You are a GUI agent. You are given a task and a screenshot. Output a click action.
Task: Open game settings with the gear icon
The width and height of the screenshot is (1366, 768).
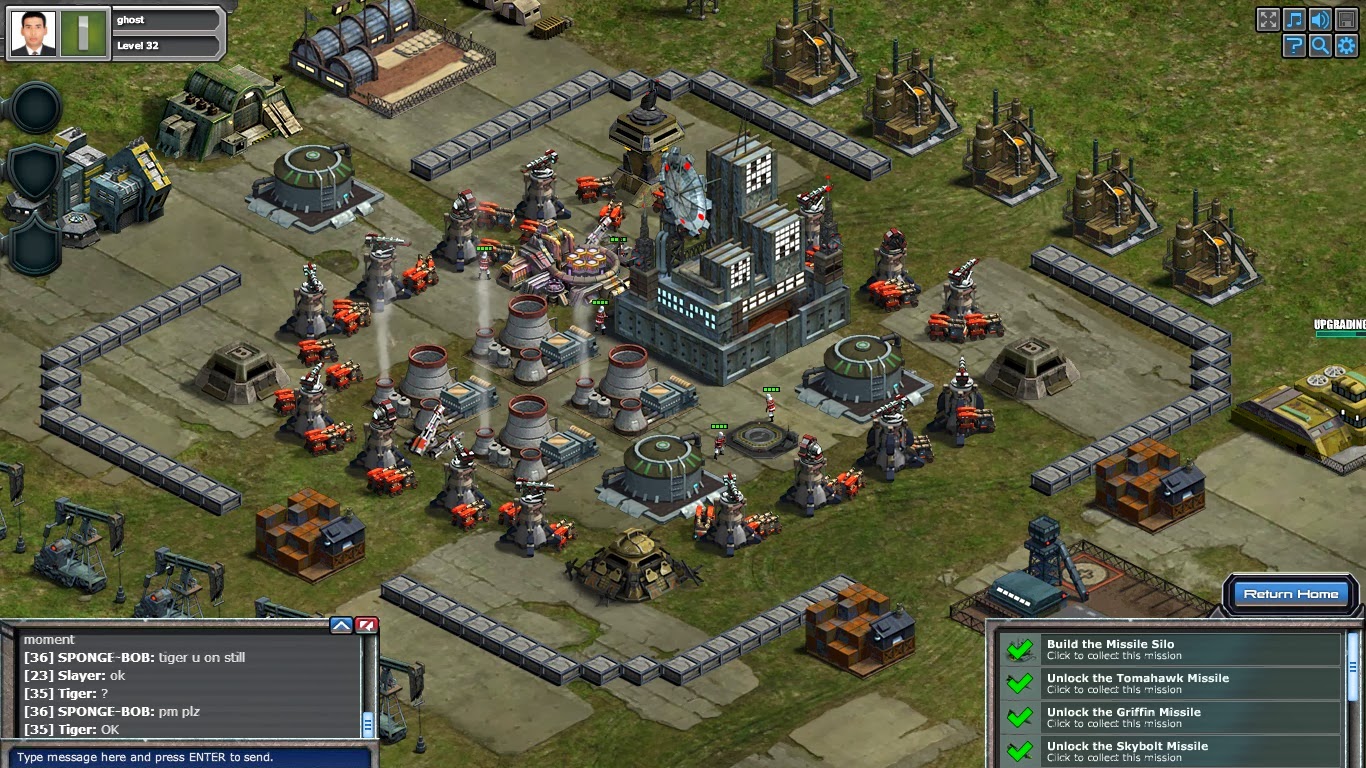point(1347,45)
